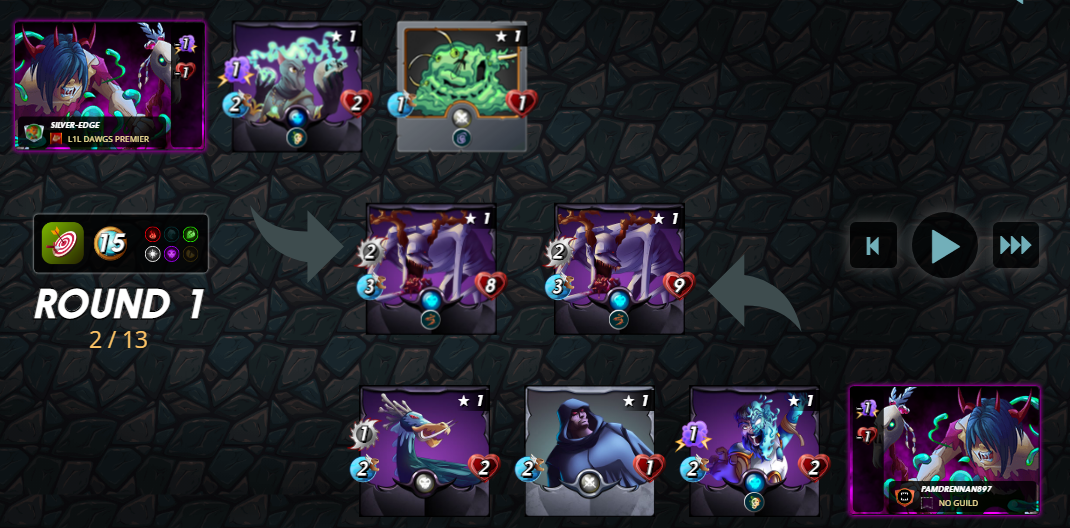The width and height of the screenshot is (1070, 528).
Task: Pick the hooded figure gray card
Action: 589,451
